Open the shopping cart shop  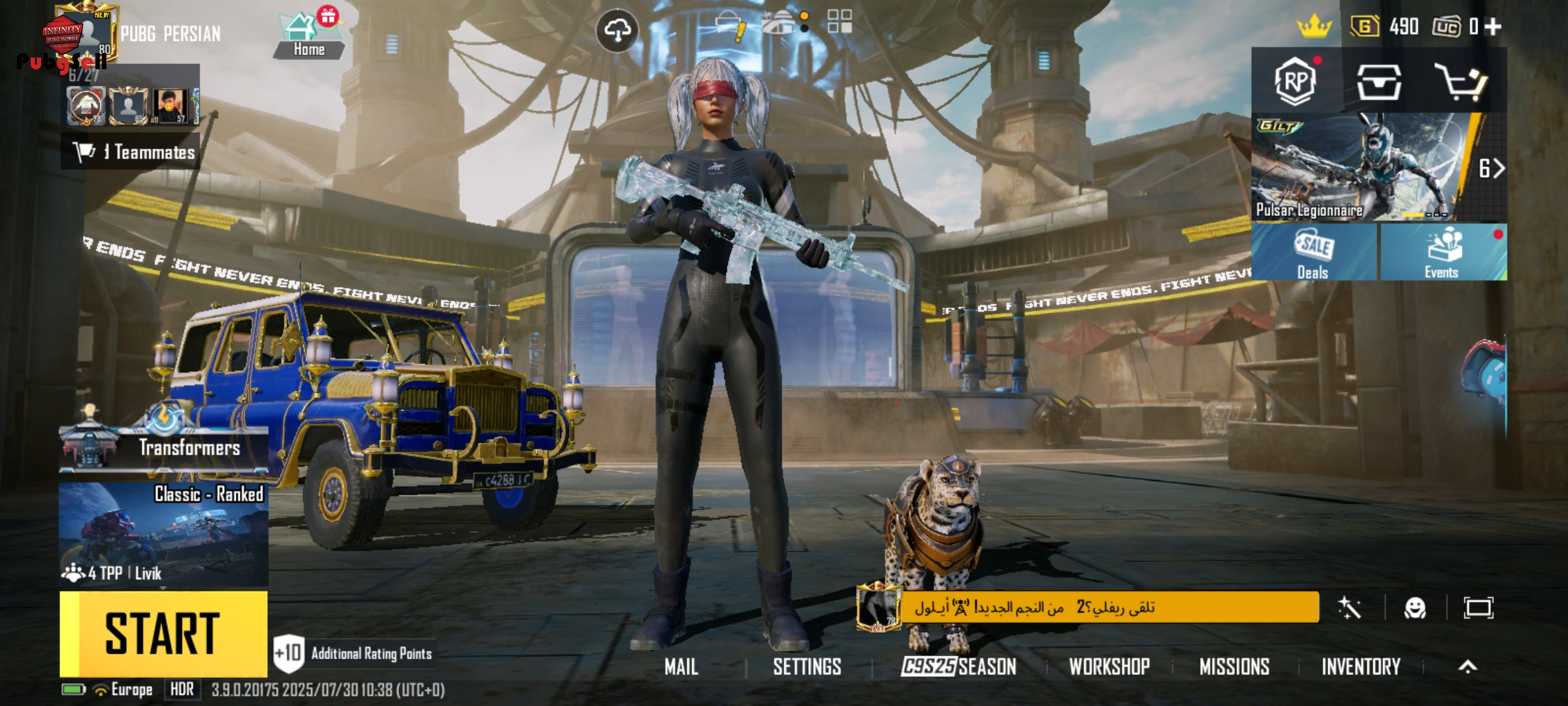tap(1461, 82)
